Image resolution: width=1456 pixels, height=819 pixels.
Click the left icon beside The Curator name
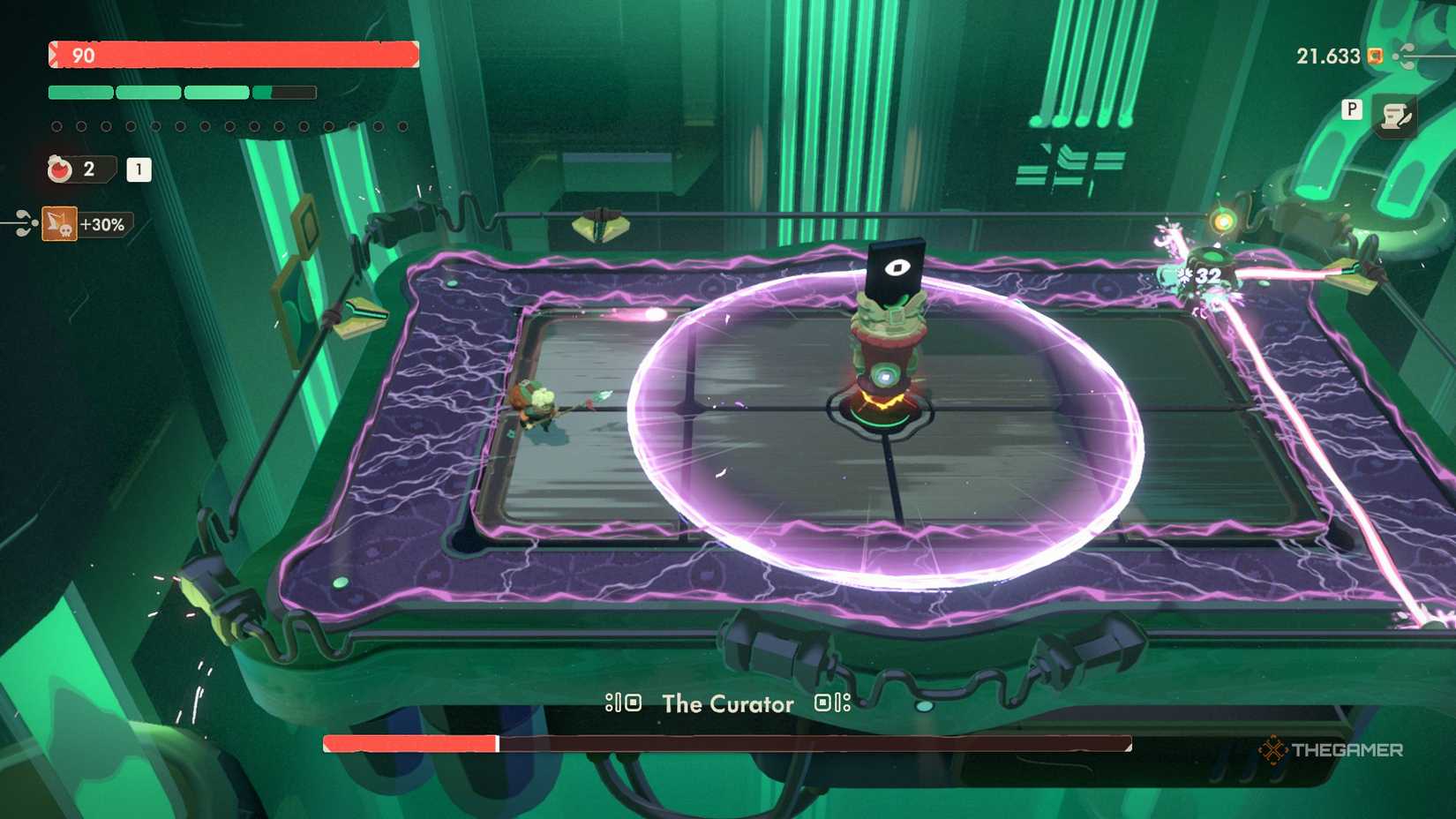623,704
